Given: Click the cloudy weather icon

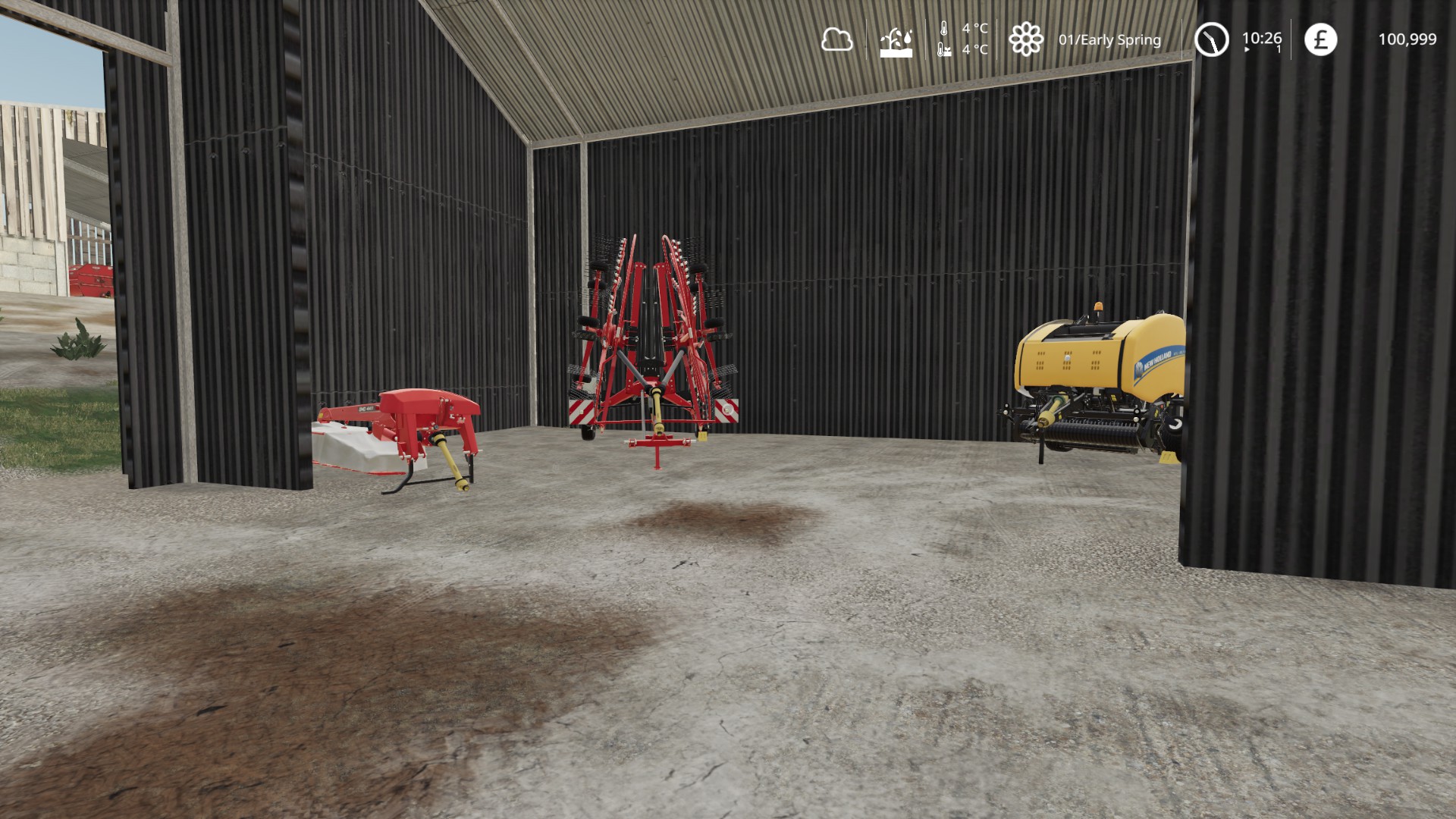Looking at the screenshot, I should coord(836,39).
